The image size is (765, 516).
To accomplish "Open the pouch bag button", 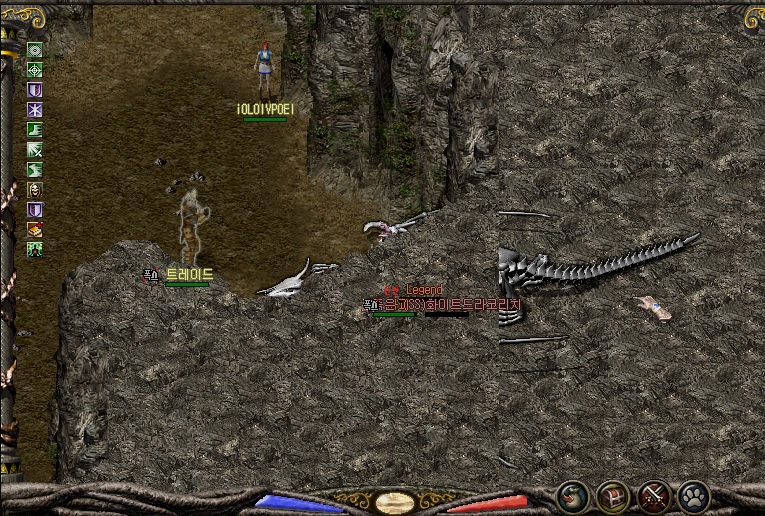I will (x=573, y=495).
